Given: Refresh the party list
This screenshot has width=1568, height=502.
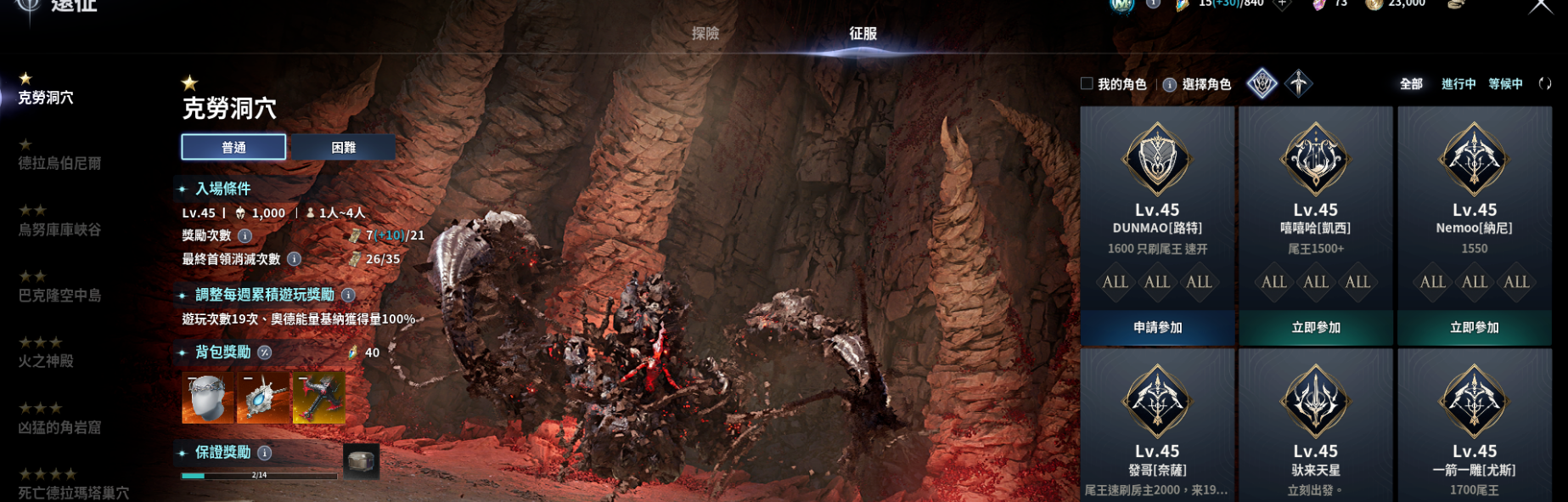Looking at the screenshot, I should pyautogui.click(x=1545, y=83).
